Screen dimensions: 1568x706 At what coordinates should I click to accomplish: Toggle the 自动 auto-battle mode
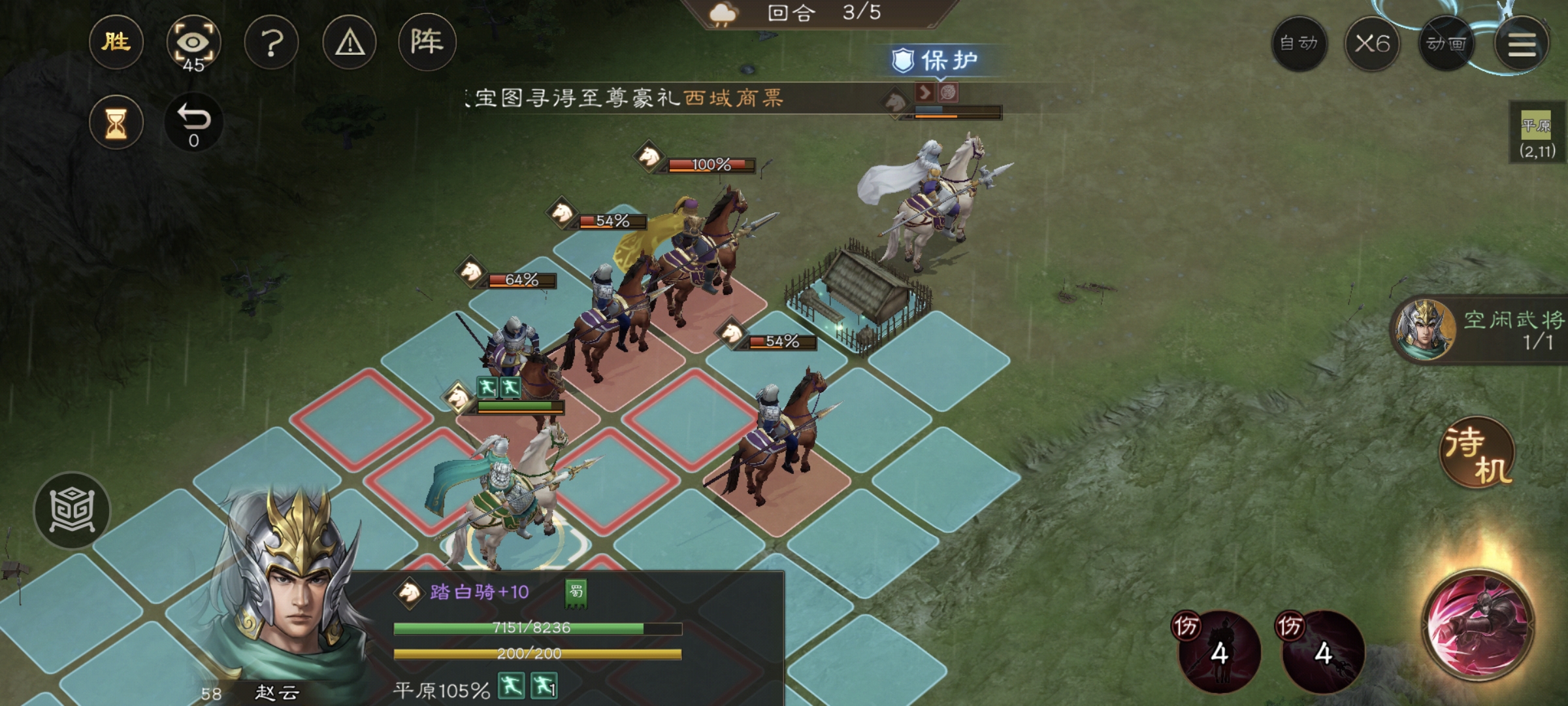tap(1299, 43)
